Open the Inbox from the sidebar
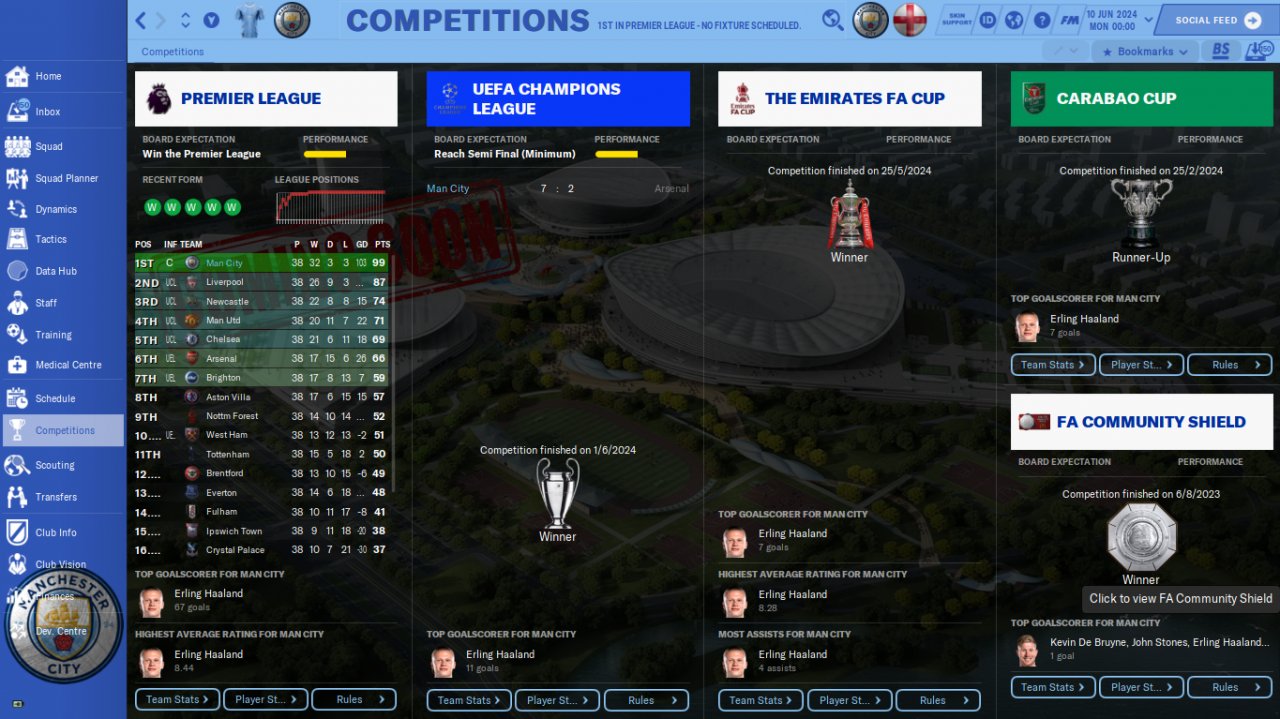The height and width of the screenshot is (719, 1280). [x=47, y=112]
